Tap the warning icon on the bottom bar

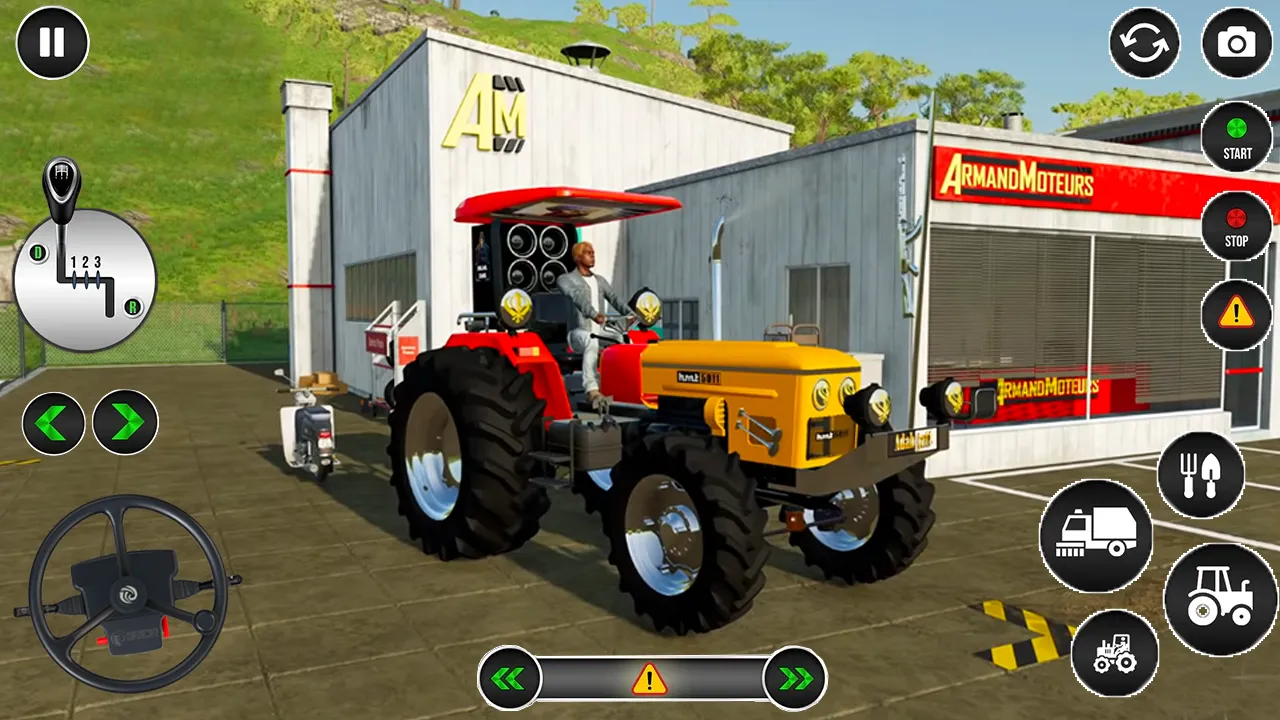click(x=648, y=679)
